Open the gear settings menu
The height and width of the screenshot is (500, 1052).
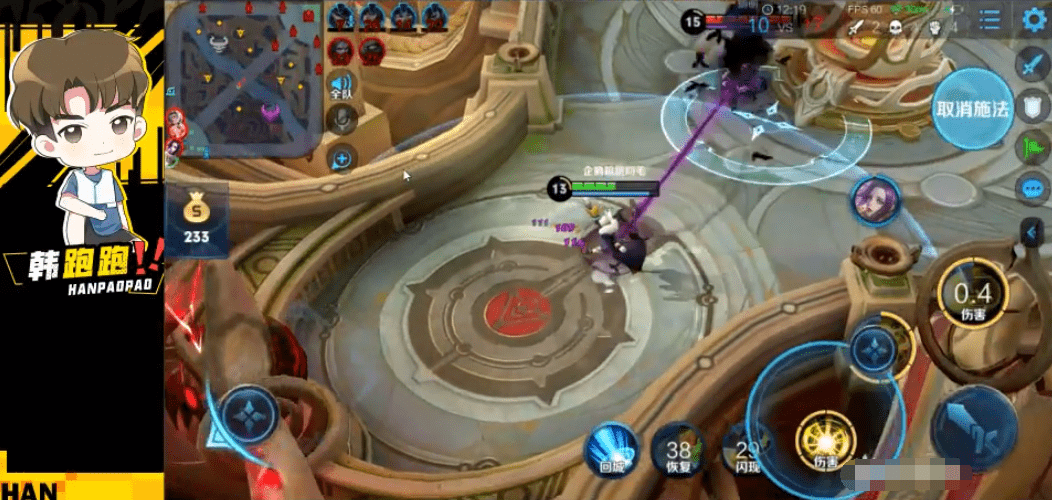pos(1034,19)
